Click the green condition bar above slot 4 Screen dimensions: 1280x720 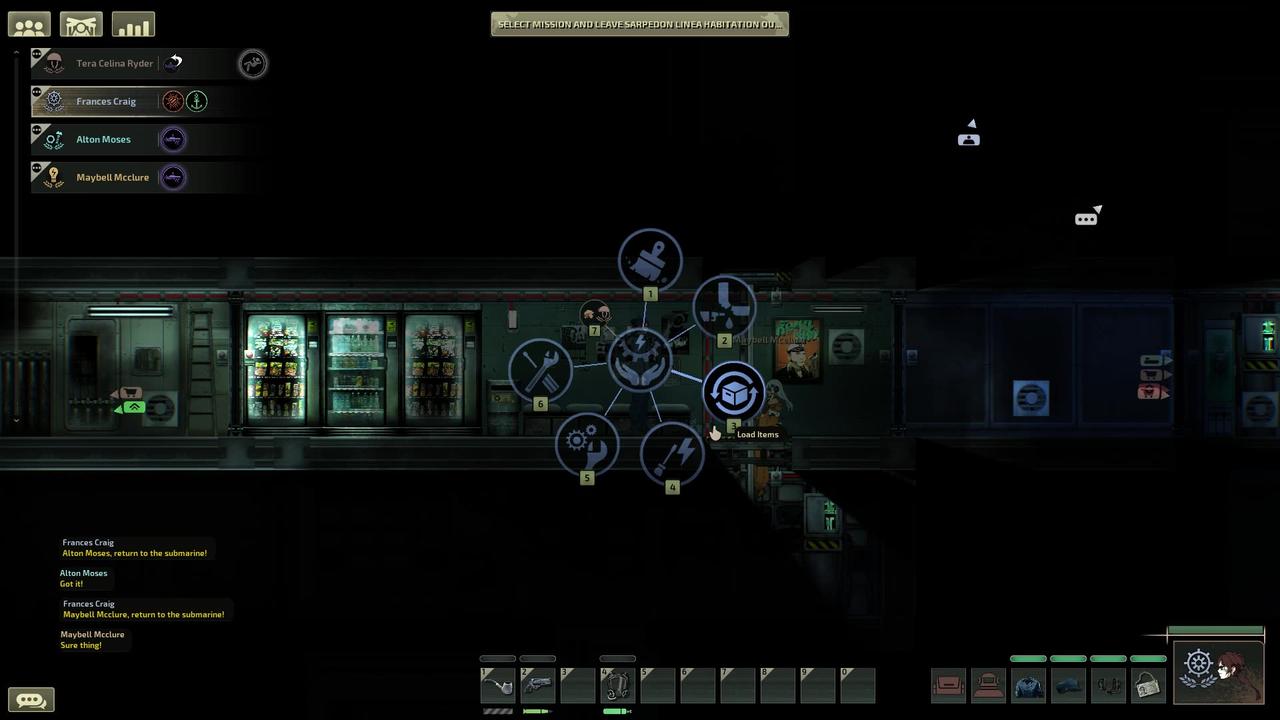pos(616,658)
